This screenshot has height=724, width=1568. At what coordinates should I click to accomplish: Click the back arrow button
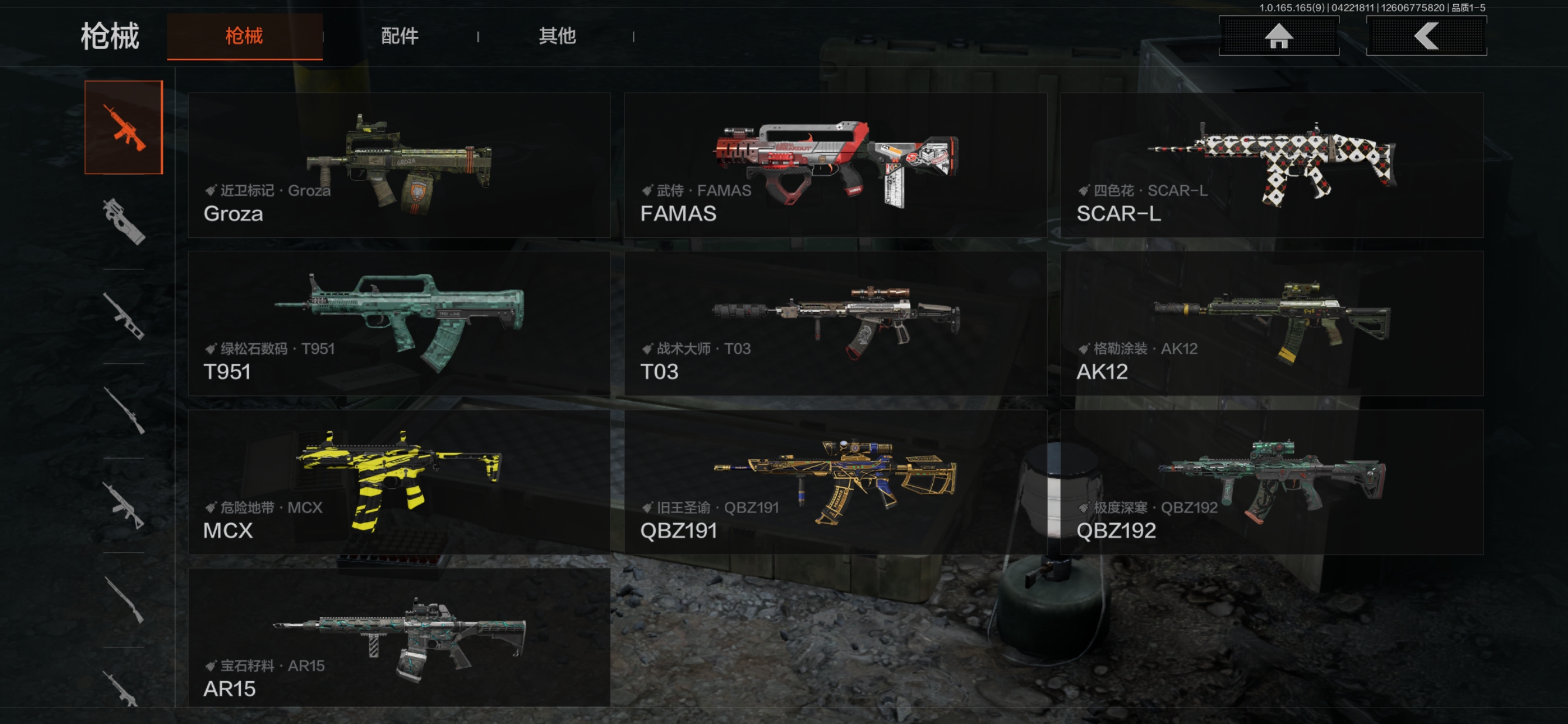tap(1426, 36)
